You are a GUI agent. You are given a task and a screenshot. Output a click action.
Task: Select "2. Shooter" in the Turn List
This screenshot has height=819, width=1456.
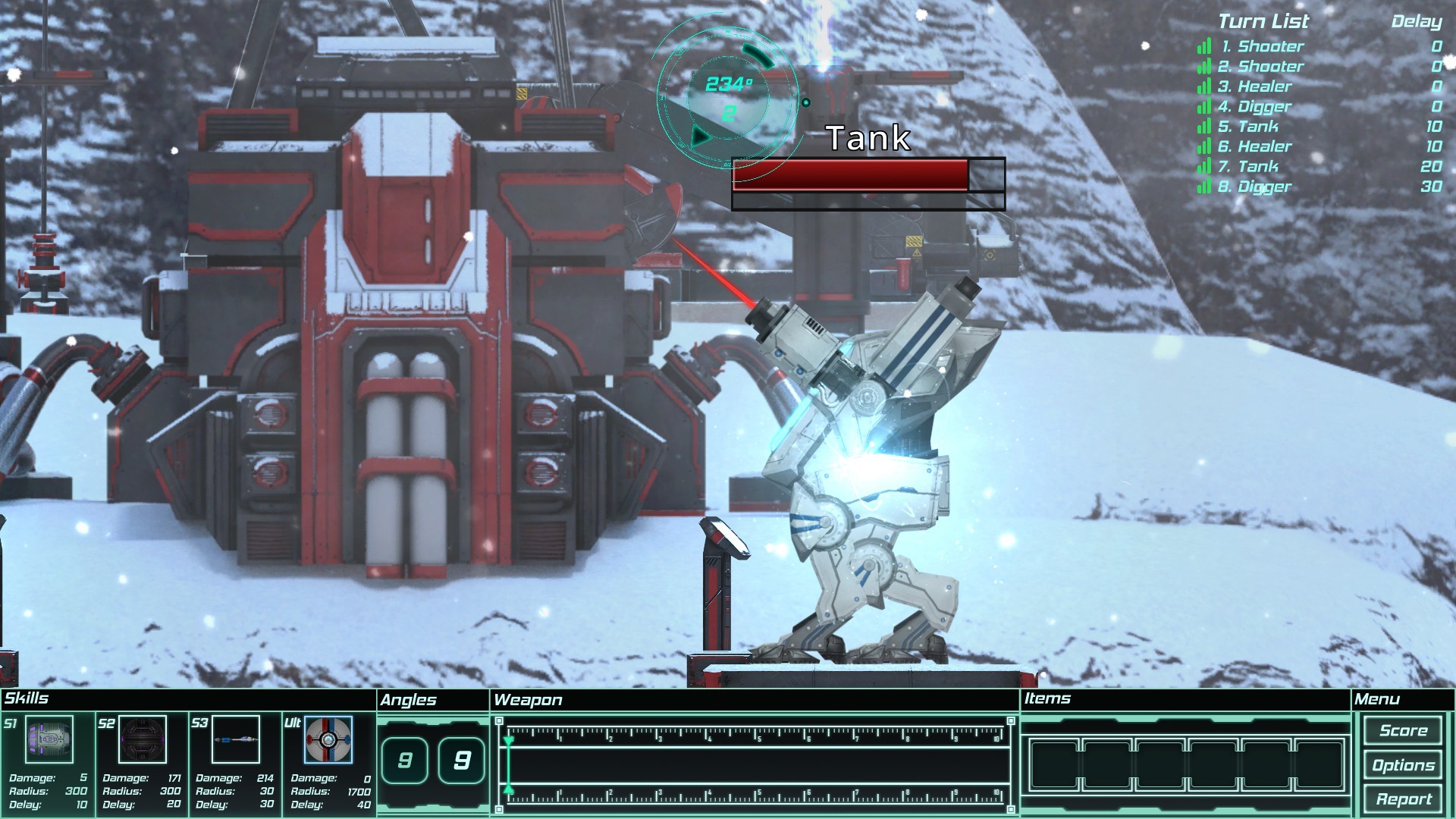coord(1262,67)
